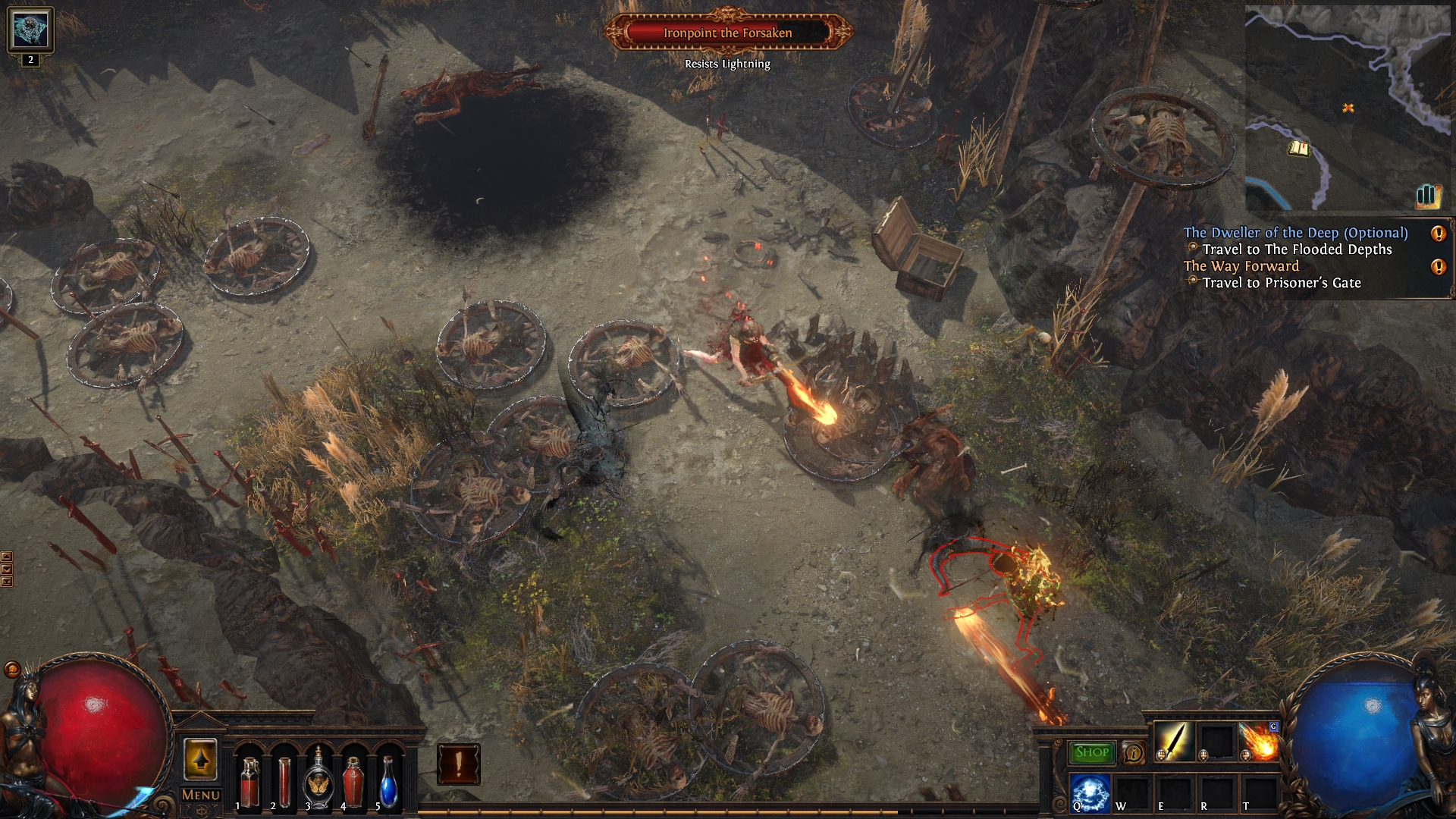Use the blue mana flask in slot 5

tap(388, 781)
